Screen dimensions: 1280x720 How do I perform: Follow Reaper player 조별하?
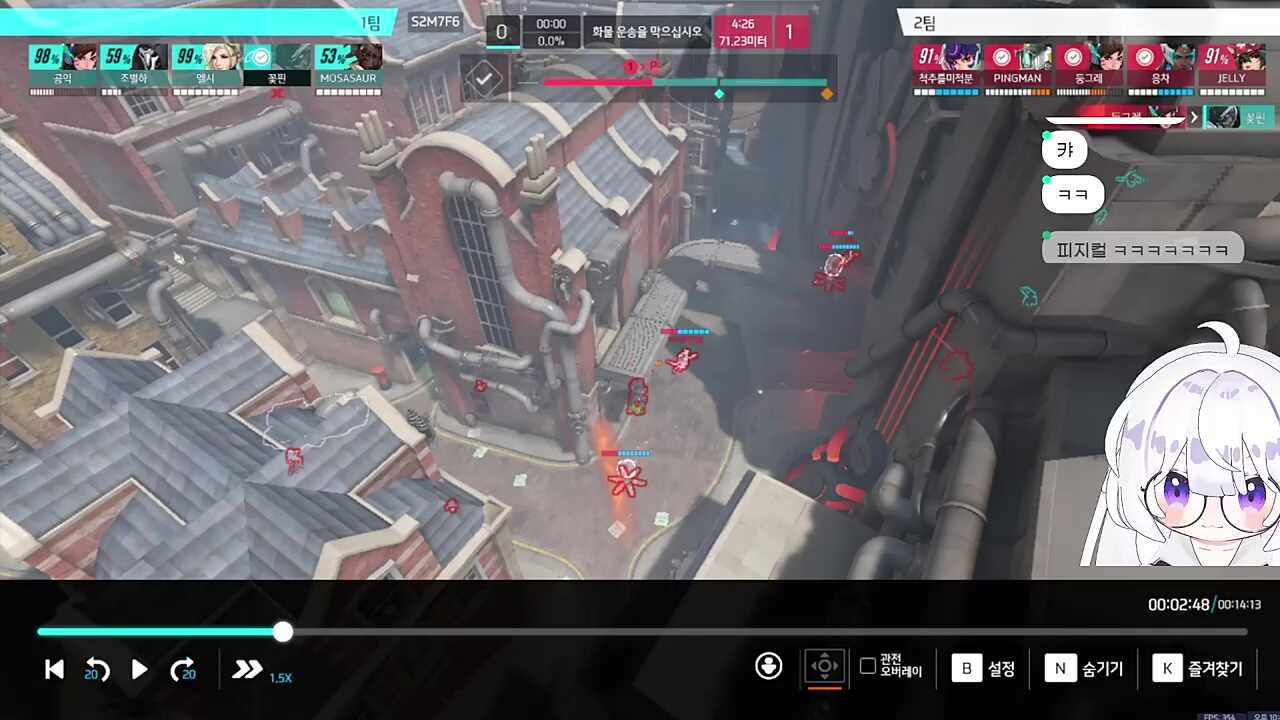pyautogui.click(x=134, y=66)
